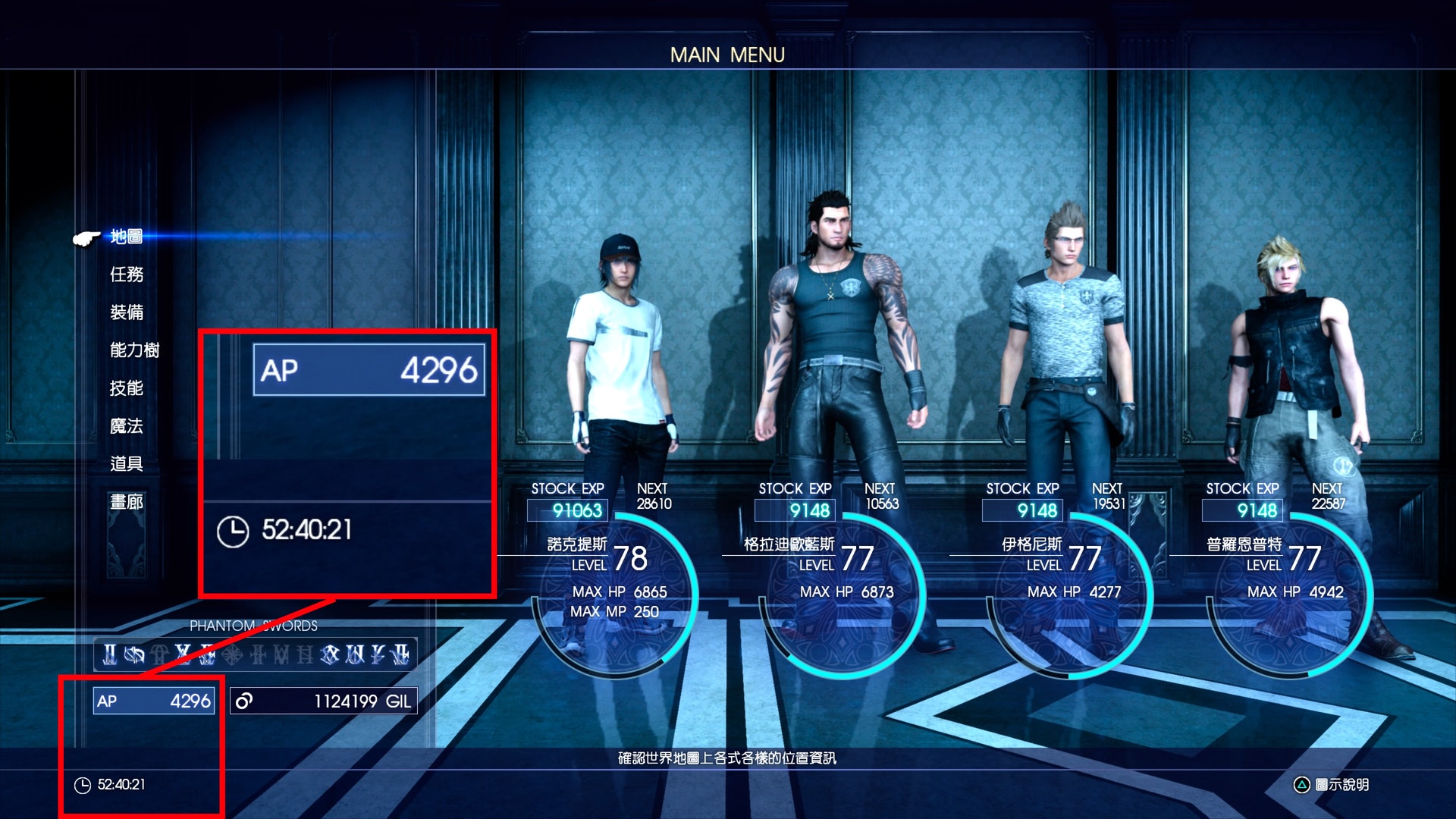Open the 畫廊 (Gallery) menu

pos(126,502)
